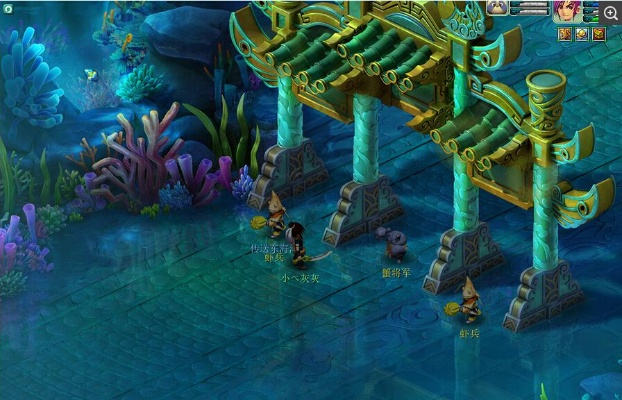Open the pink-haired player character portrait

click(x=566, y=11)
